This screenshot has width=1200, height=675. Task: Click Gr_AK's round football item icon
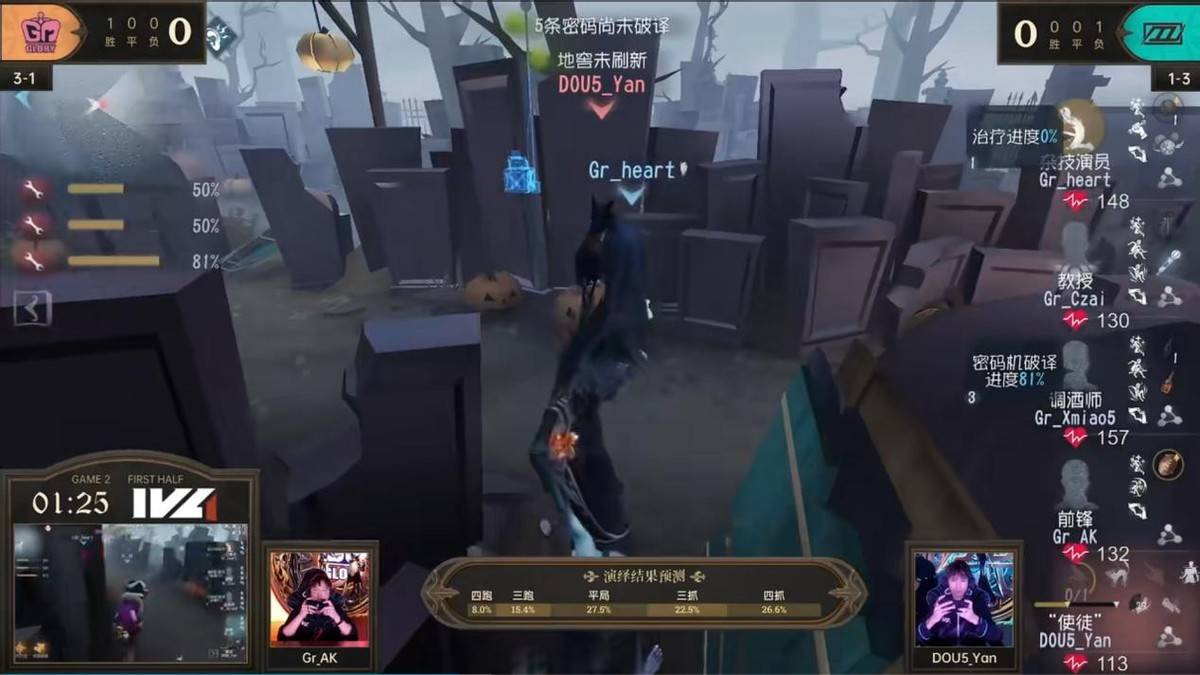click(x=1165, y=464)
